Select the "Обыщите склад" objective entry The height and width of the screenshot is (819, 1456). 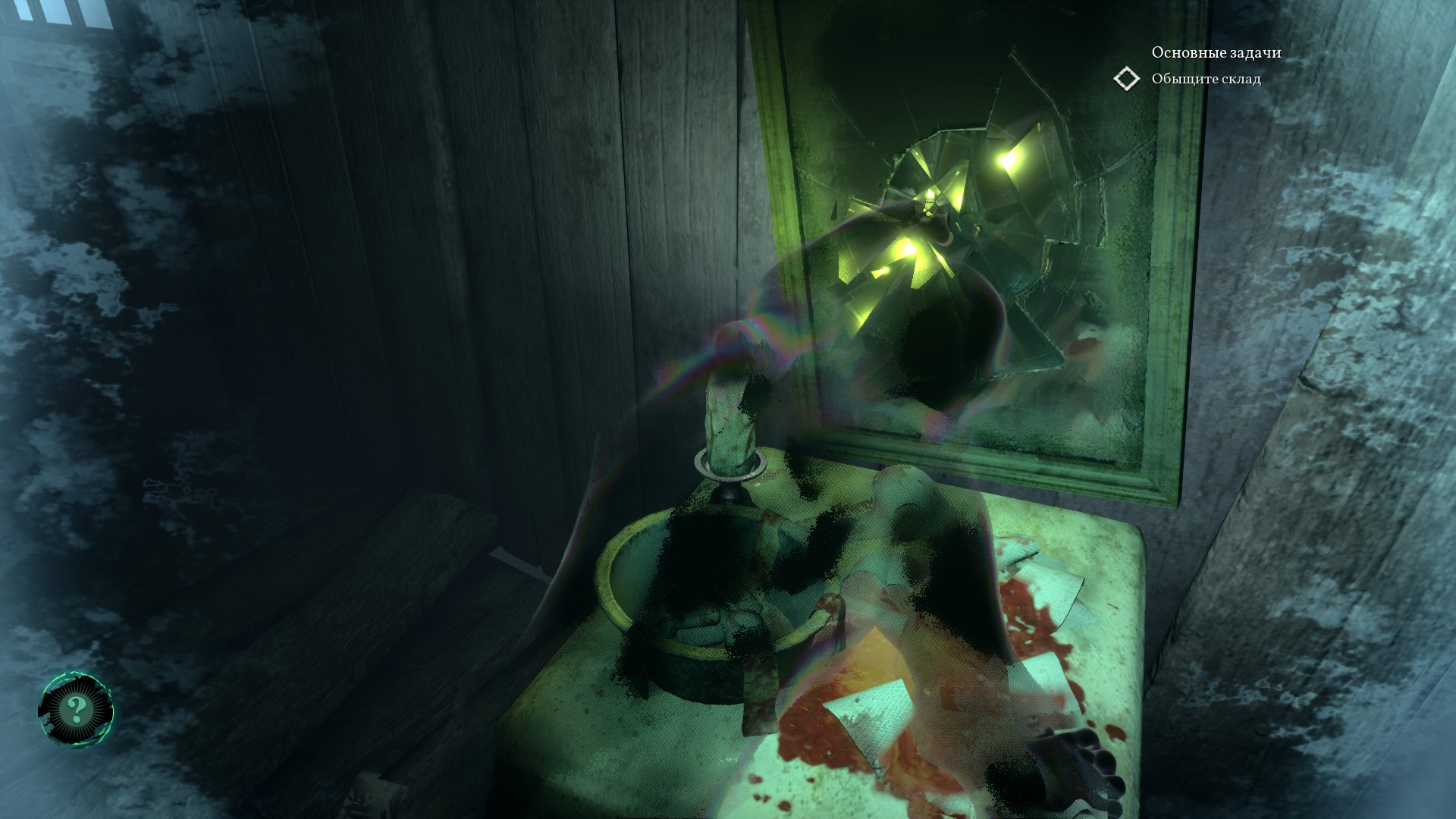click(1206, 79)
